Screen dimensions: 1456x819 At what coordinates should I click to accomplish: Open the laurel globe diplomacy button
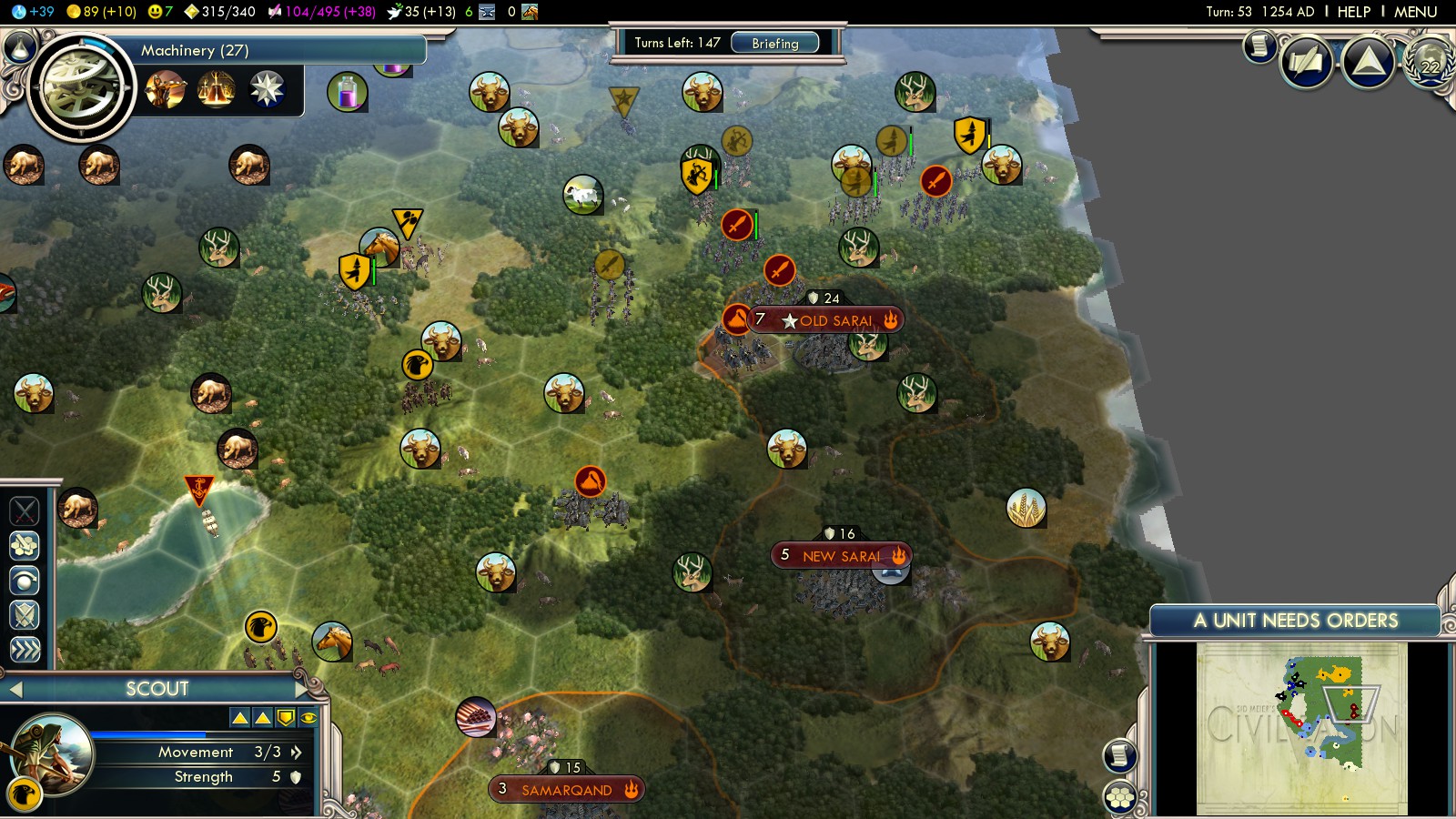(1431, 63)
